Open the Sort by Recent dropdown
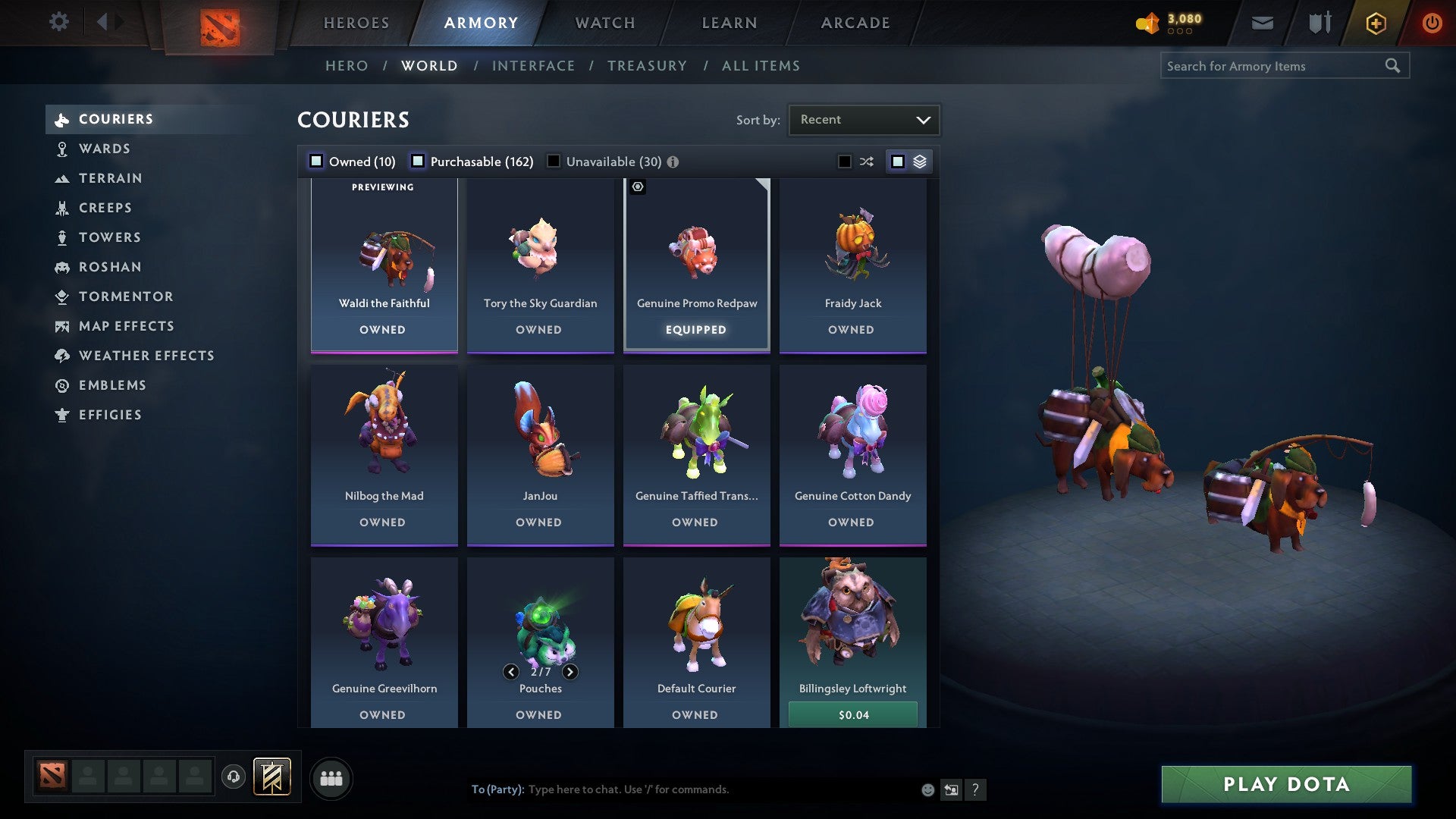The image size is (1456, 819). 863,119
